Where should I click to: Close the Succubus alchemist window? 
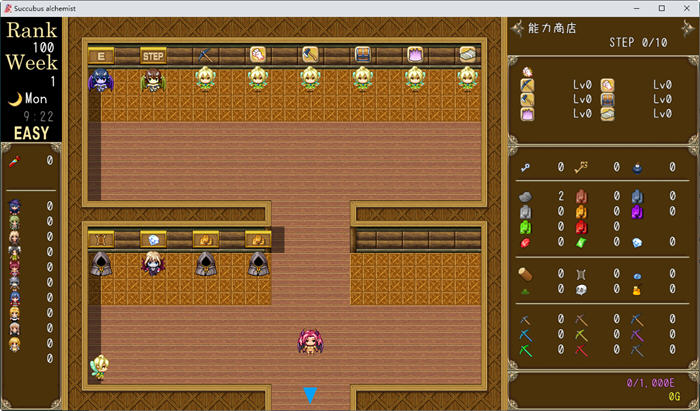point(686,8)
